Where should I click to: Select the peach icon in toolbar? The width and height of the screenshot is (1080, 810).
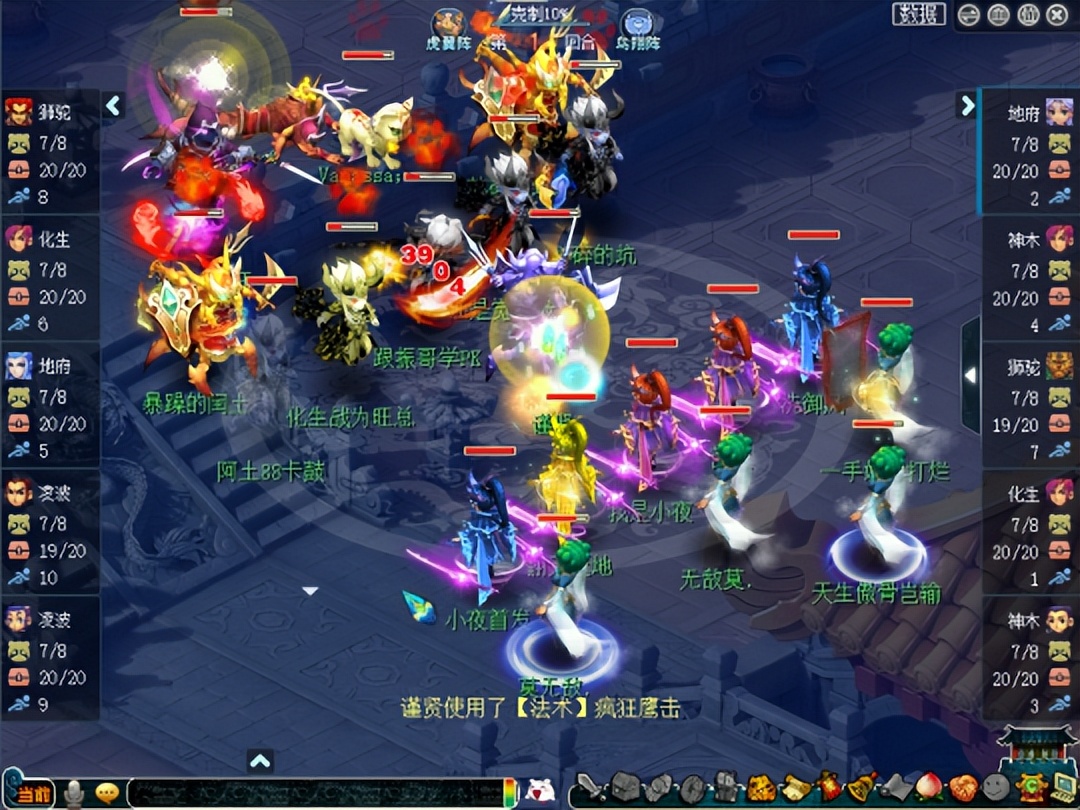(x=929, y=787)
